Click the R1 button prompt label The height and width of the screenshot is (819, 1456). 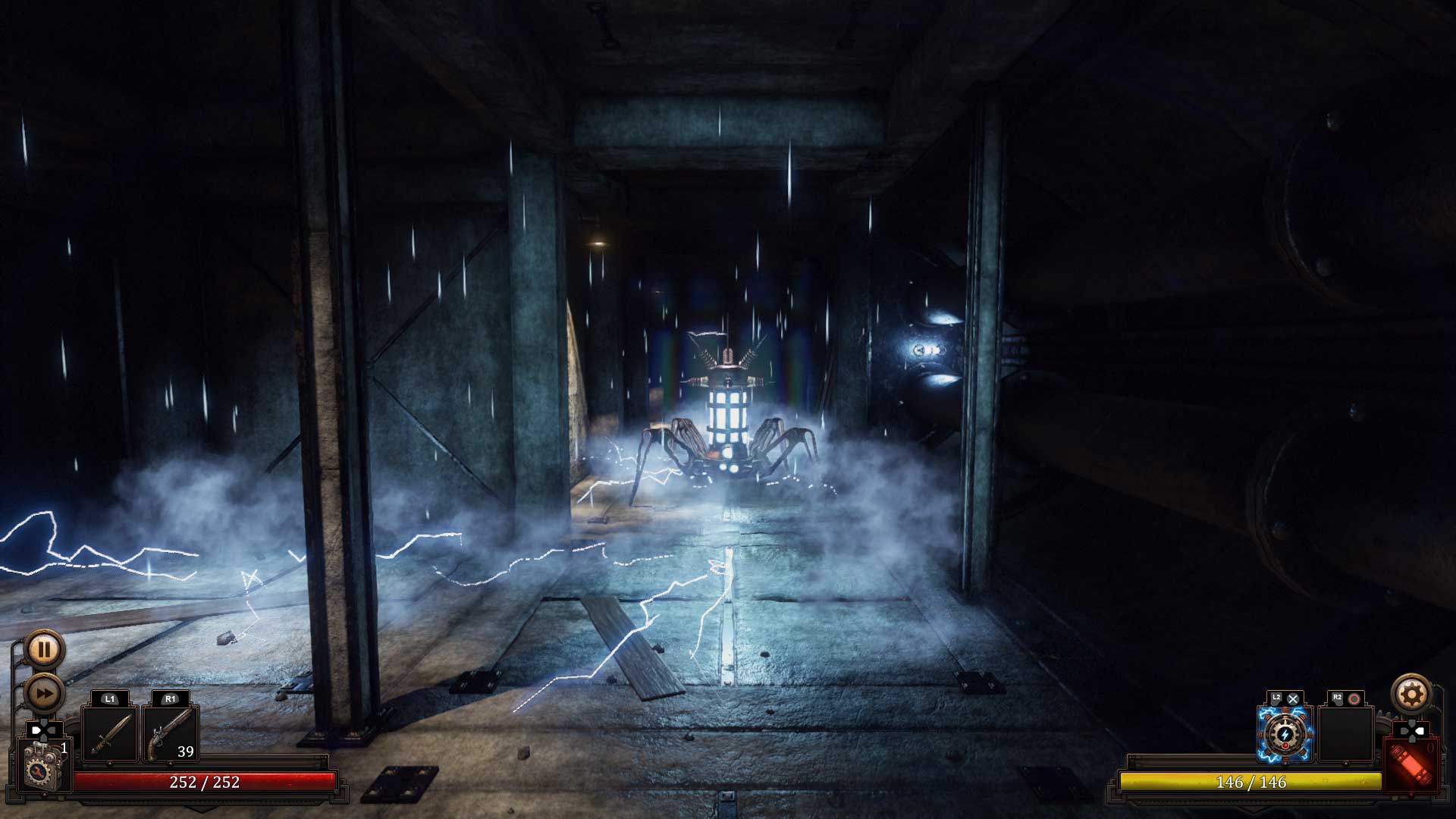168,698
